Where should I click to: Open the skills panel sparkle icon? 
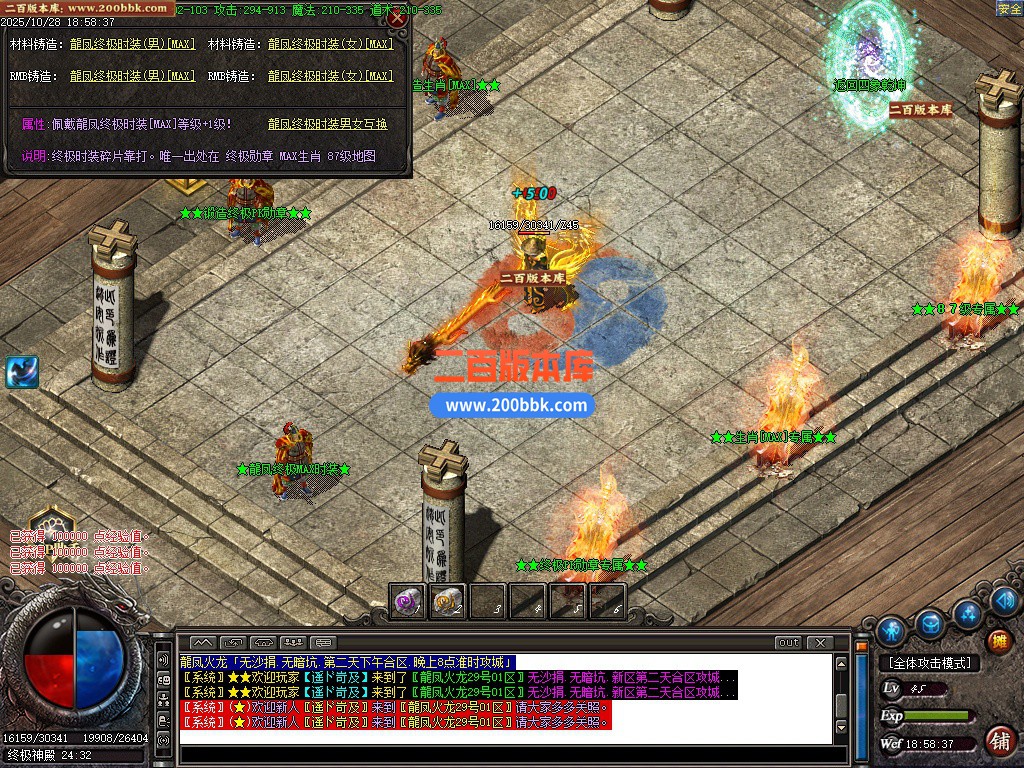click(x=966, y=612)
